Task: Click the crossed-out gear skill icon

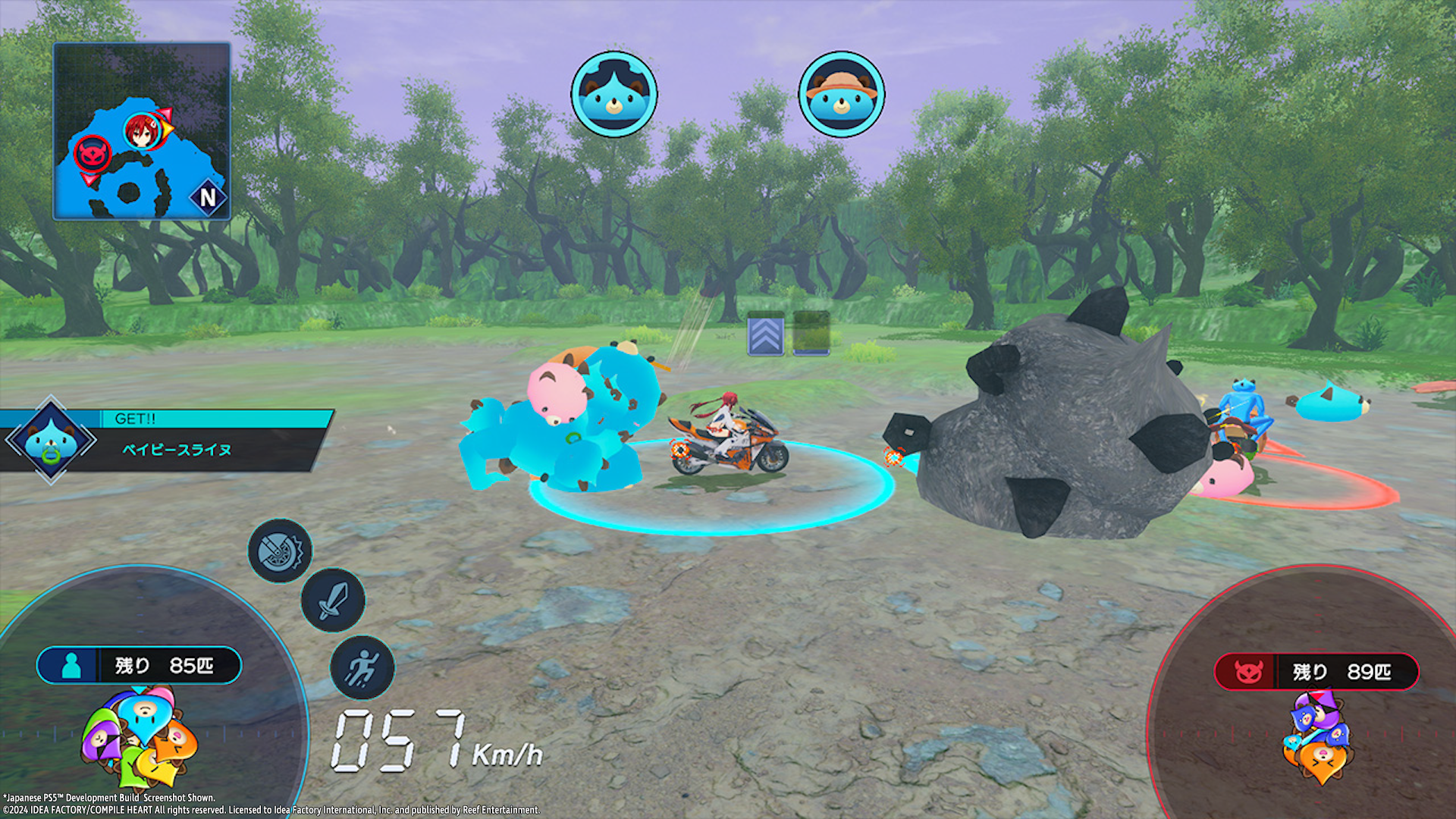Action: point(280,551)
